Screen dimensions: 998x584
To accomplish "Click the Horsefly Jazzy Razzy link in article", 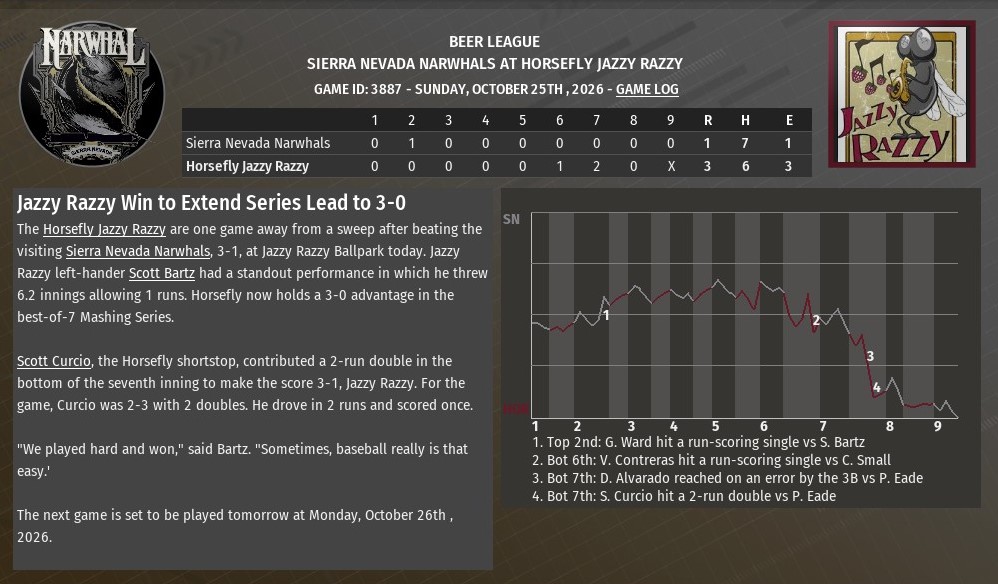I will (x=104, y=229).
